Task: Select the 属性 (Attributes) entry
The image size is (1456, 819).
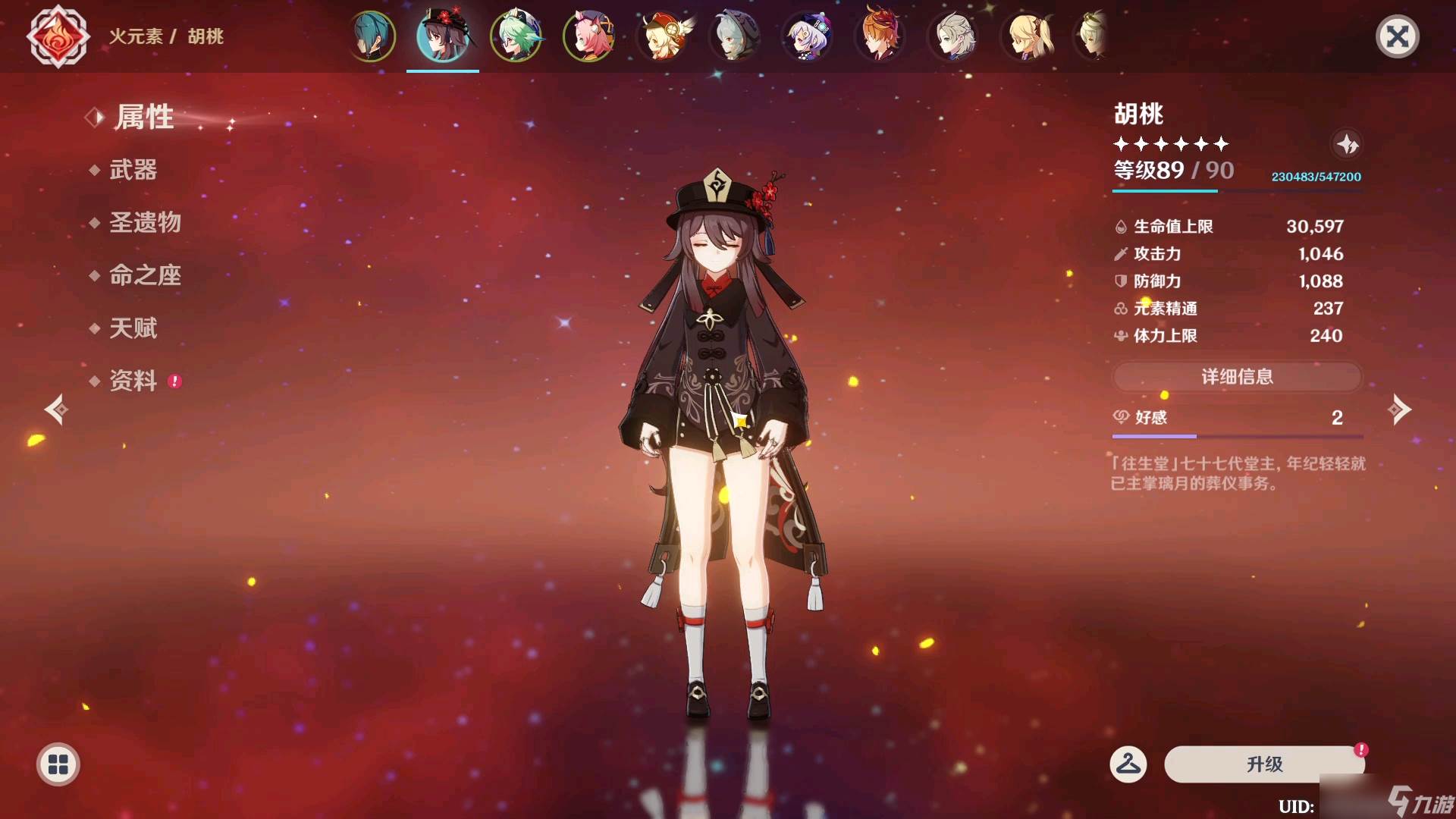Action: (x=144, y=118)
